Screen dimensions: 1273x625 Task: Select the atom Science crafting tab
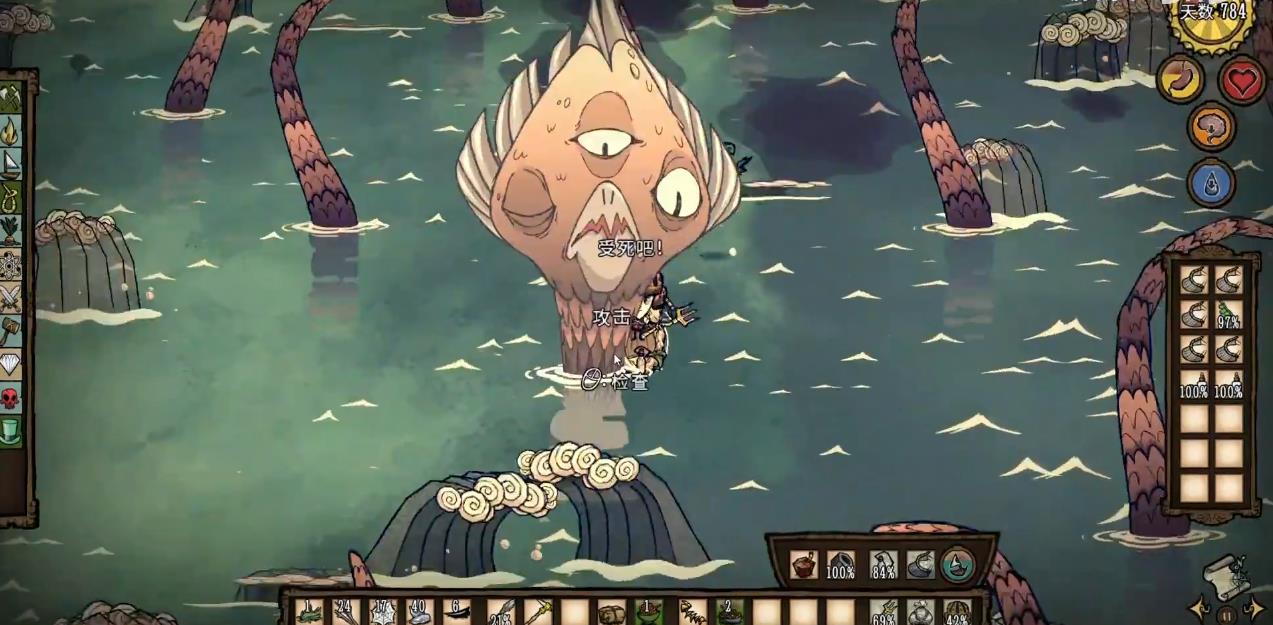pos(11,264)
